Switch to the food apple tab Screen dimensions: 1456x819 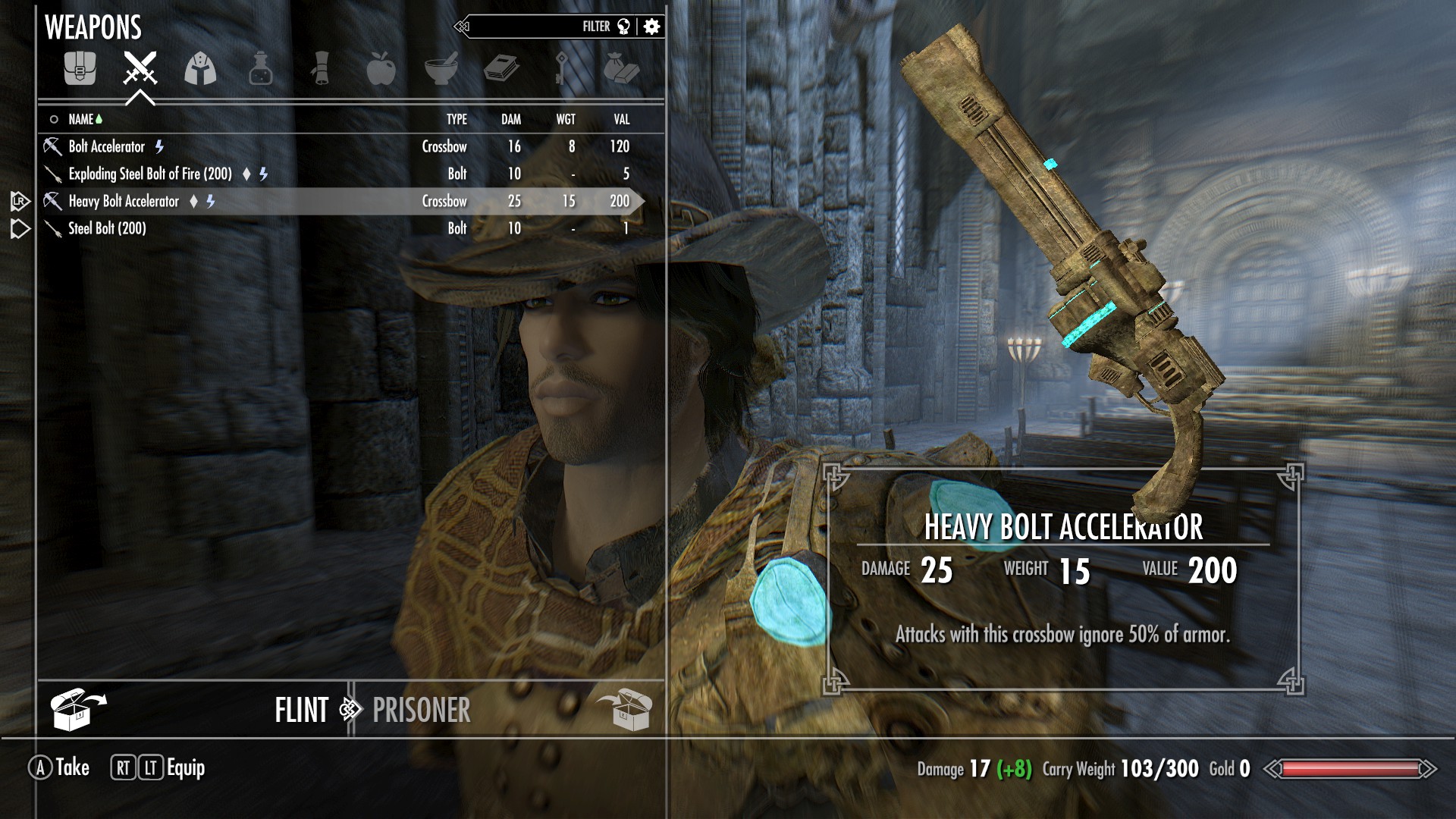pyautogui.click(x=381, y=69)
